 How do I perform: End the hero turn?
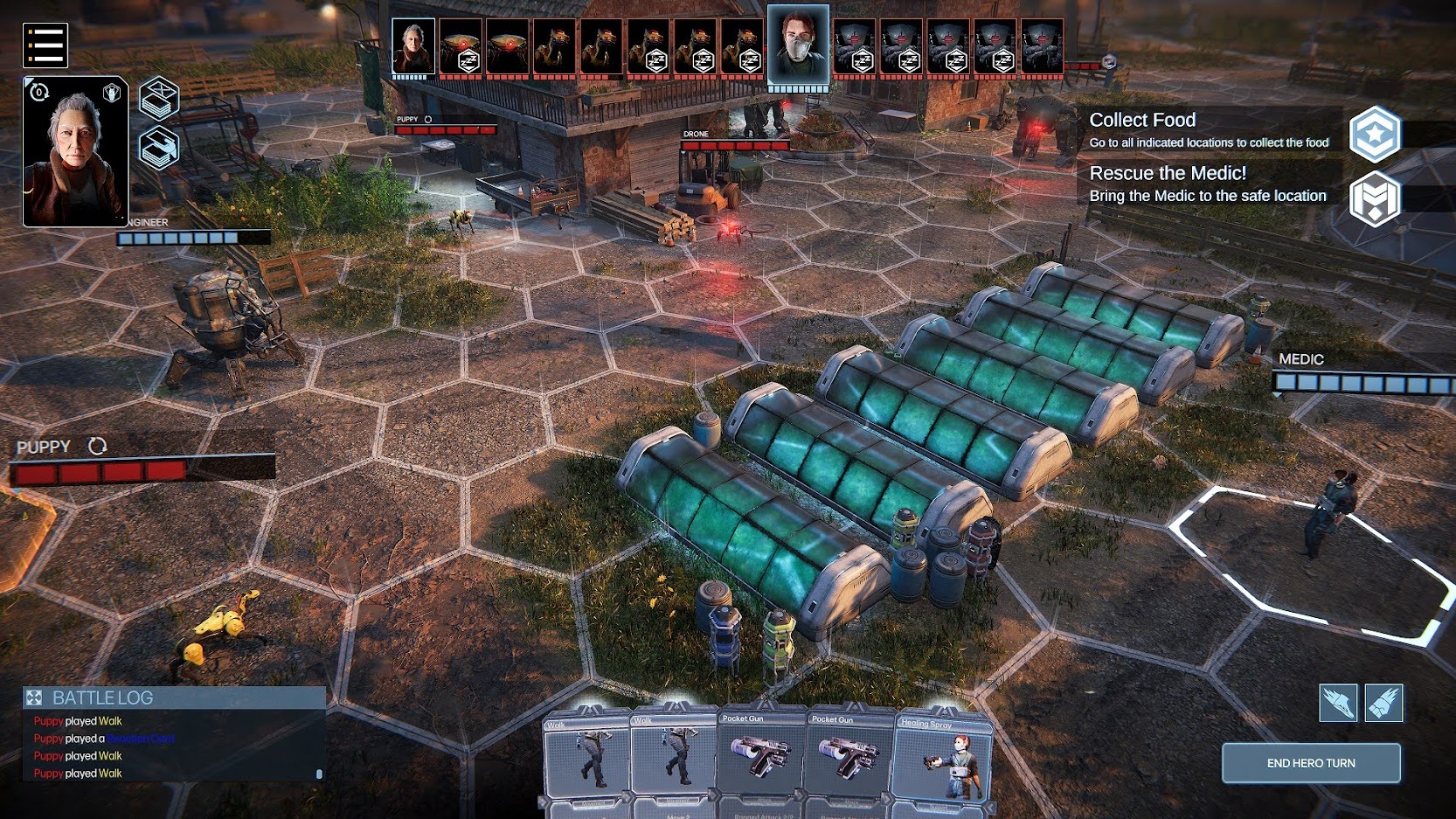(1310, 763)
